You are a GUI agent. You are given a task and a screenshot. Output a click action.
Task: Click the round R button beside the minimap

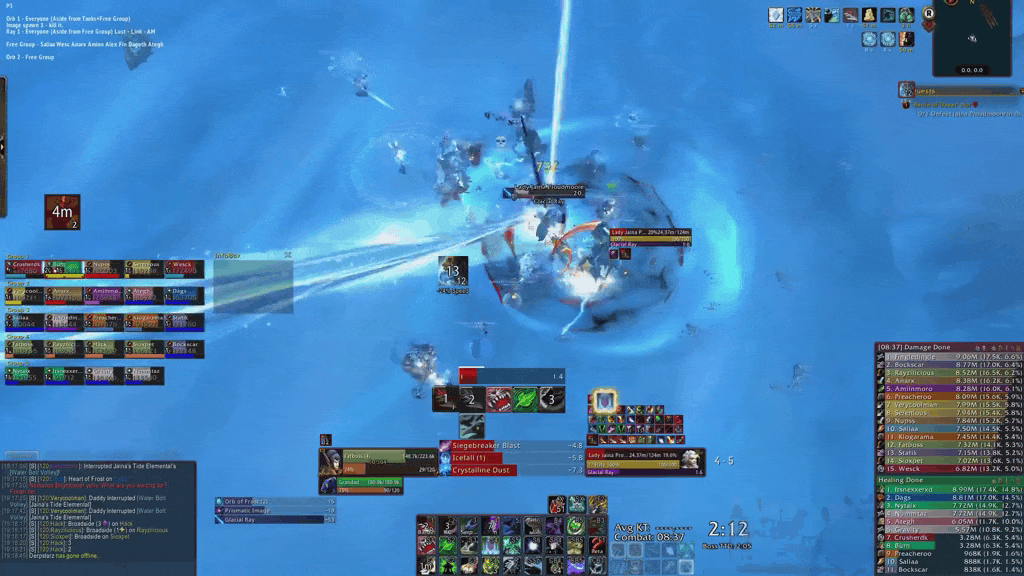tap(928, 14)
